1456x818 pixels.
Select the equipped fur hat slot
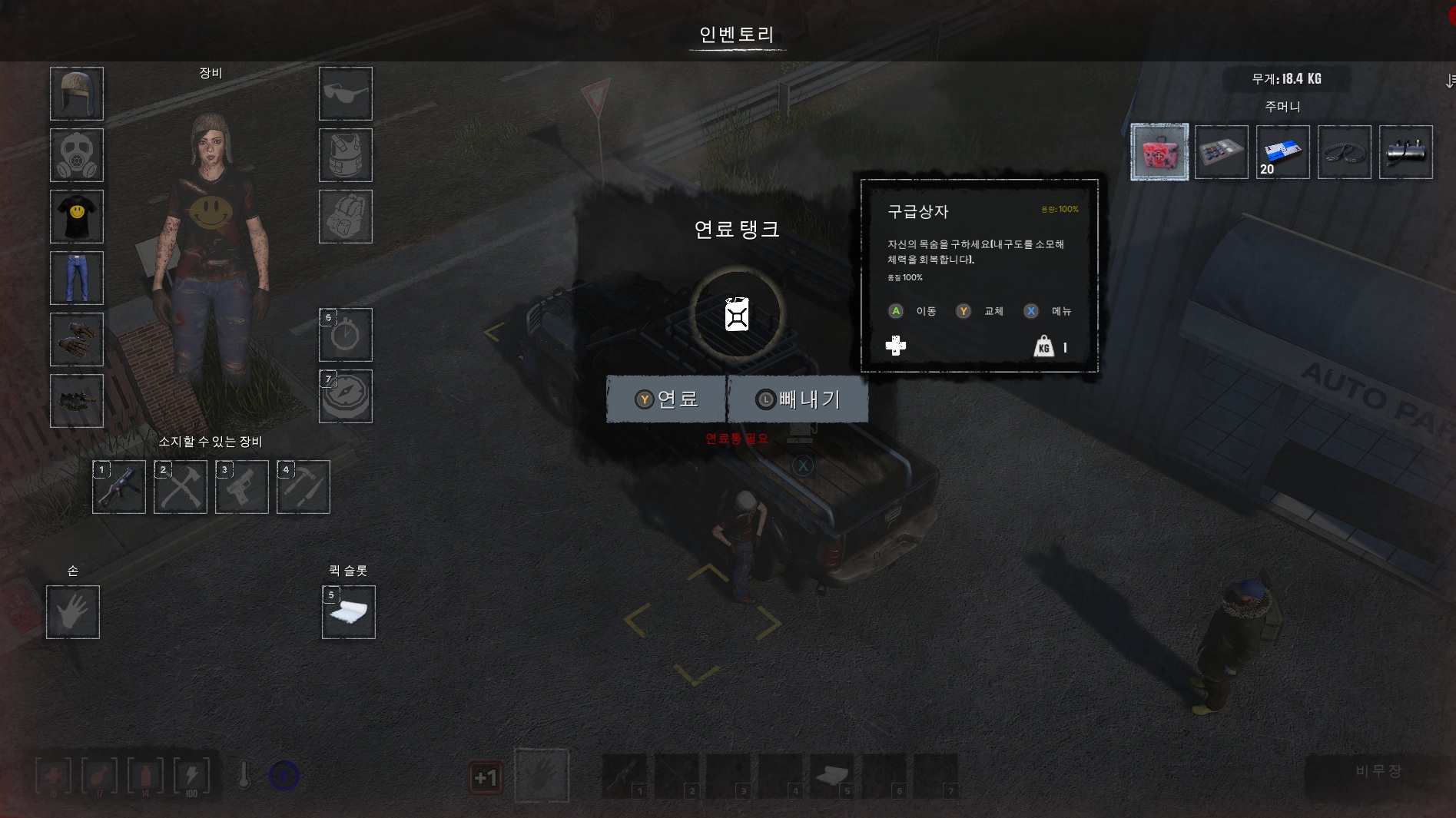[77, 94]
